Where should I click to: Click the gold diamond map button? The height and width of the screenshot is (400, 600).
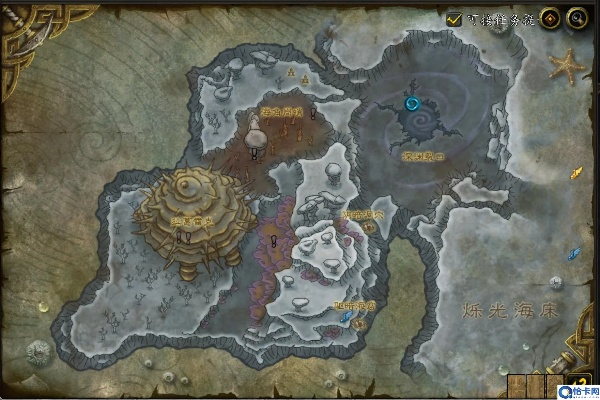550,18
